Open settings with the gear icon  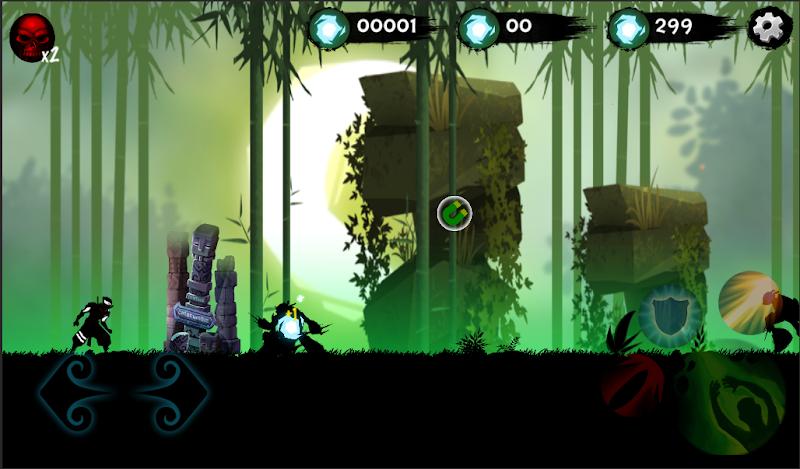tap(769, 27)
